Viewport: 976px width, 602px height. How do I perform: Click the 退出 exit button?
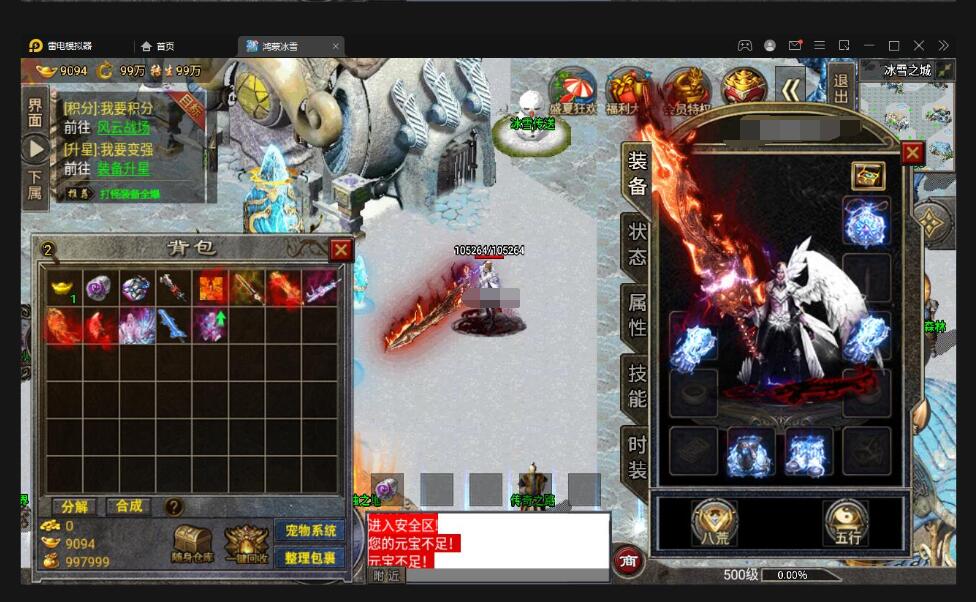[840, 88]
